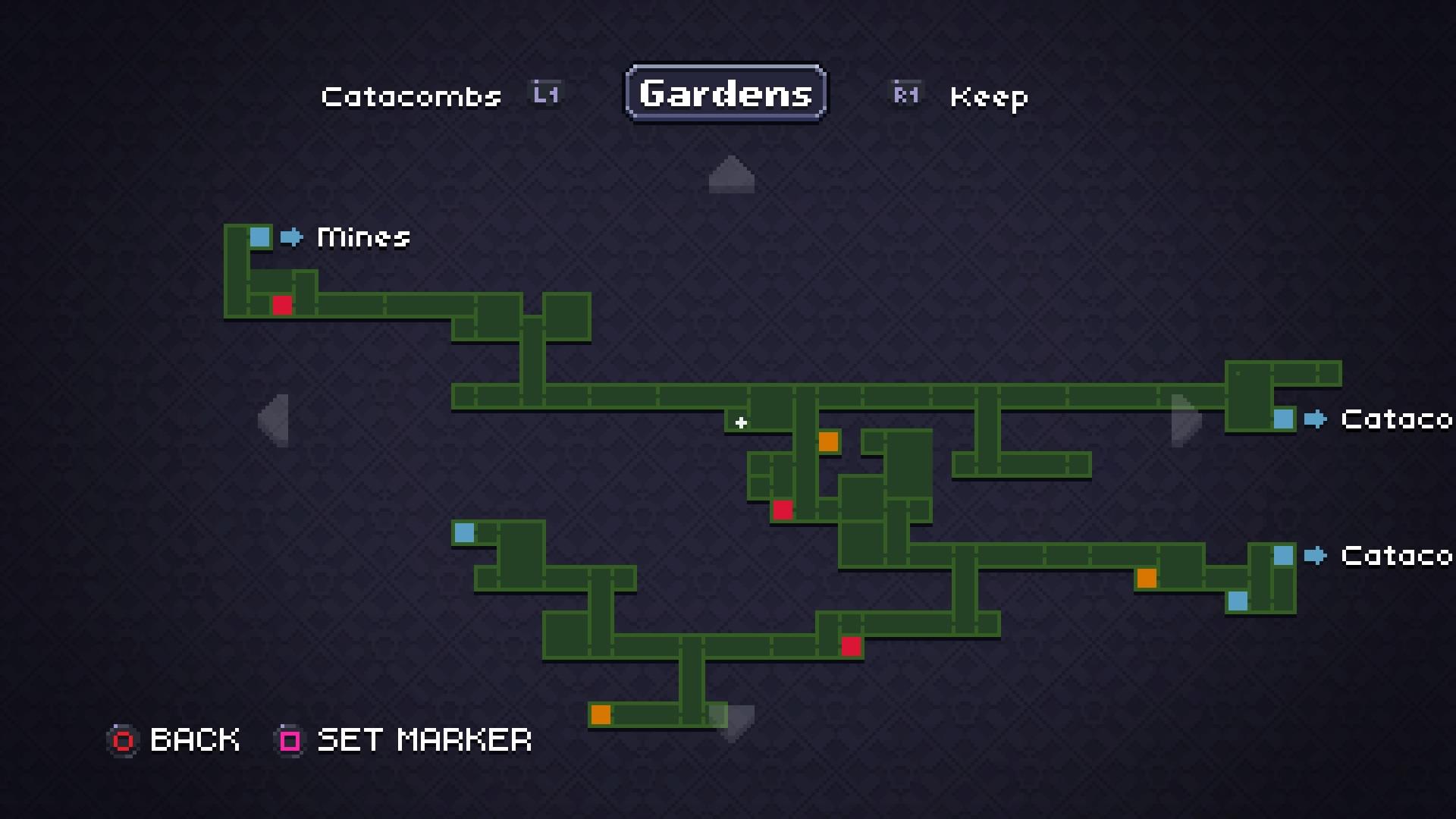
Task: Switch to the Catacombs map tab
Action: tap(412, 96)
